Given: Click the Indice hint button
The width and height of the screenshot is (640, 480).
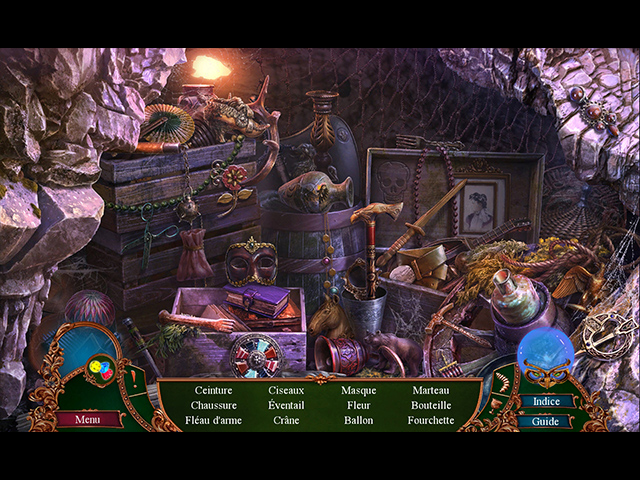Looking at the screenshot, I should click(545, 402).
